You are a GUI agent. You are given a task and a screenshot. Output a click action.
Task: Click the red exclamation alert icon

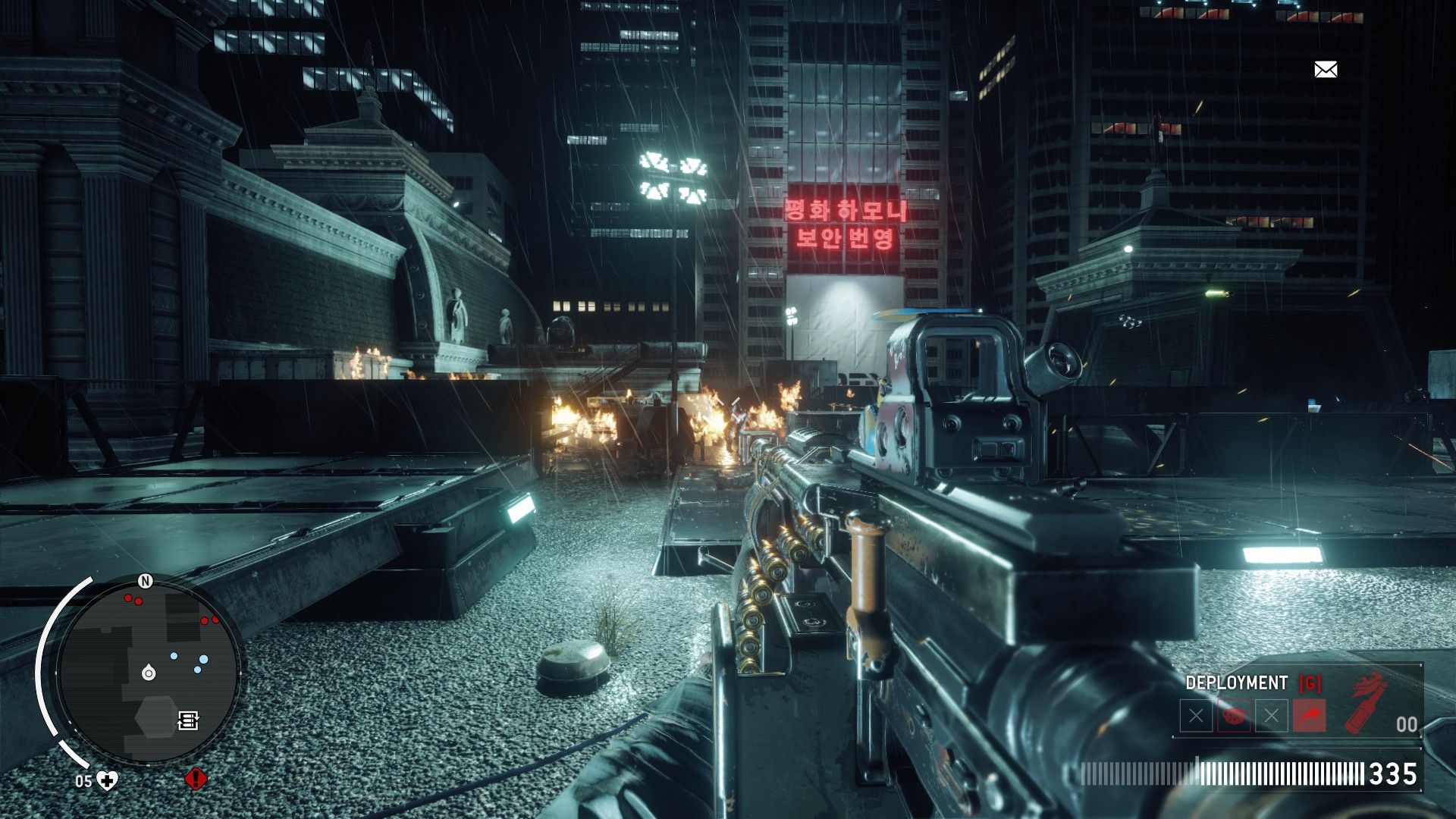click(x=196, y=779)
